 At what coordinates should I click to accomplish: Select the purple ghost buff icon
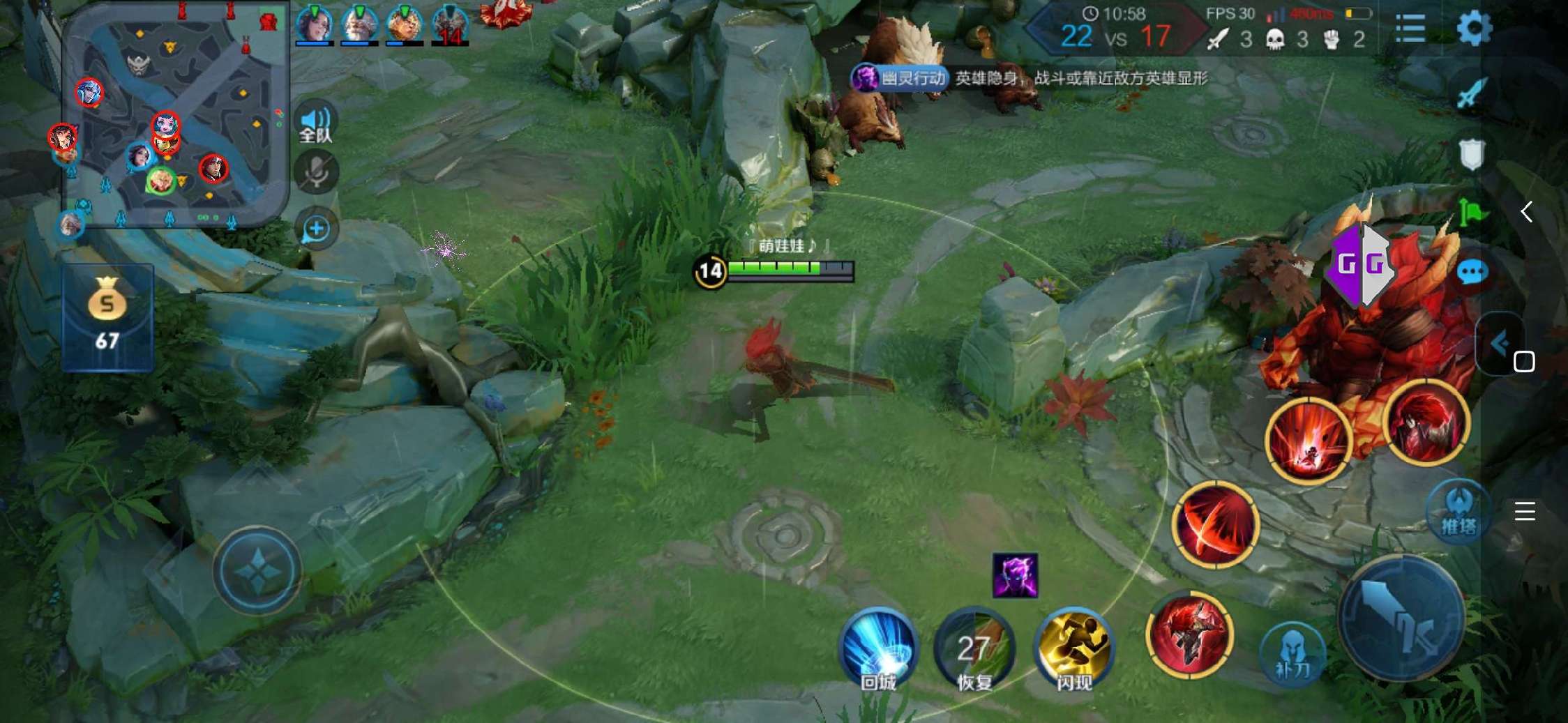[x=1015, y=576]
